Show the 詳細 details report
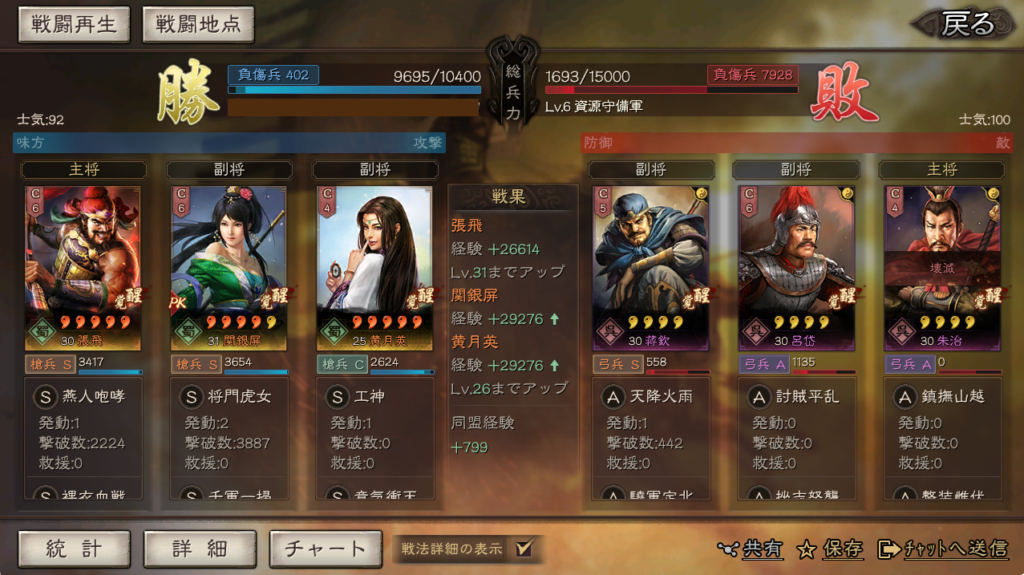Screen dimensions: 1024x575 200,548
